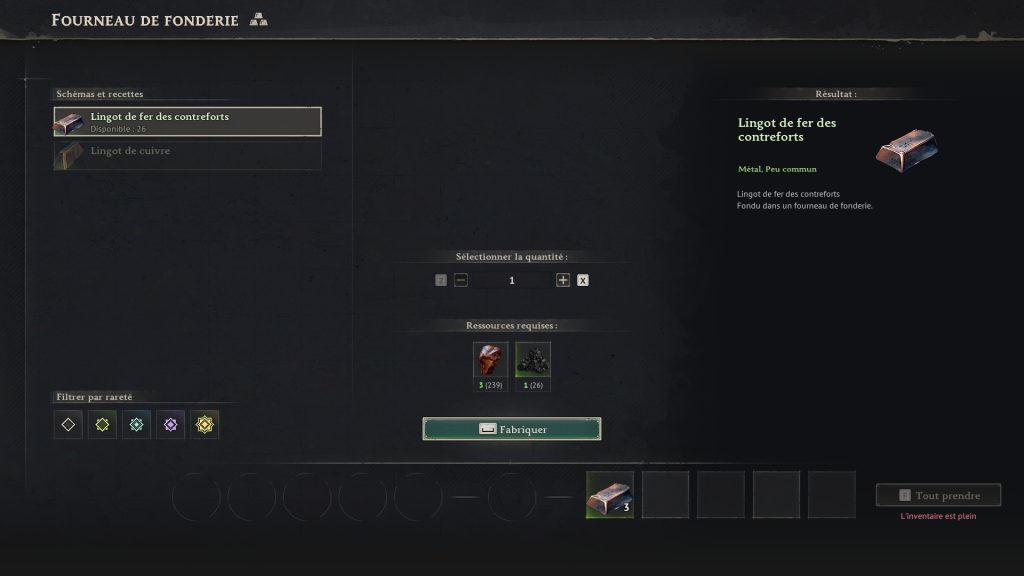Show only gold legendary rarity recipes
This screenshot has height=576, width=1024.
(205, 424)
